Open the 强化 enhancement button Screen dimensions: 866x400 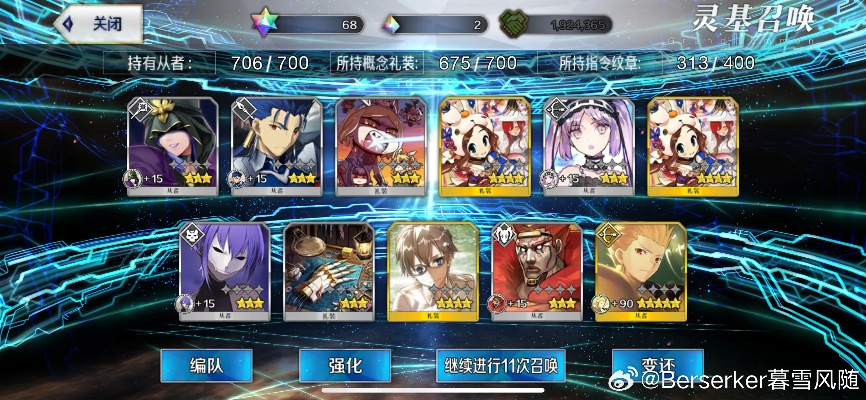click(343, 365)
